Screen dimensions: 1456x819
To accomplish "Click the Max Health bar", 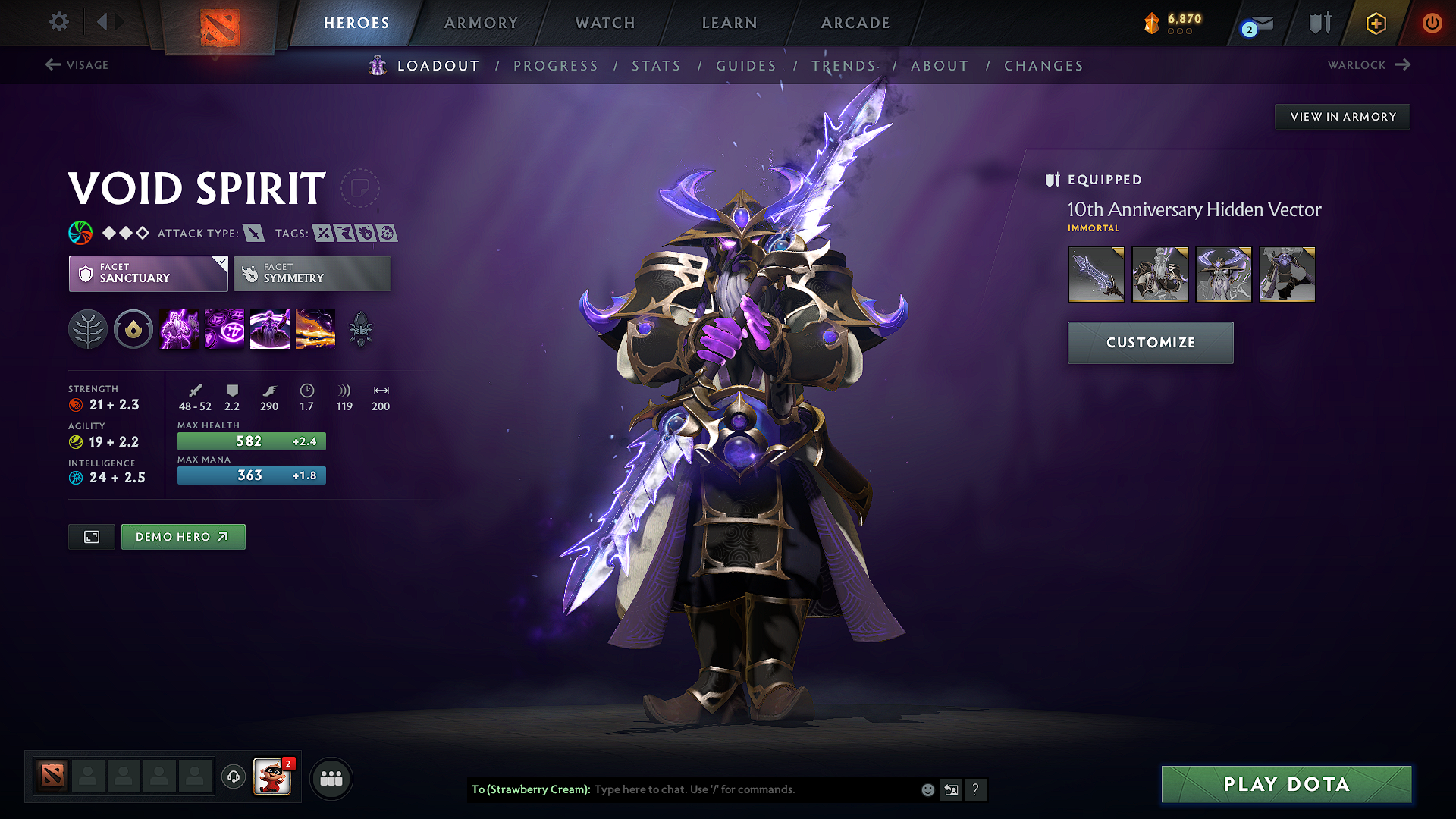I will pyautogui.click(x=251, y=441).
